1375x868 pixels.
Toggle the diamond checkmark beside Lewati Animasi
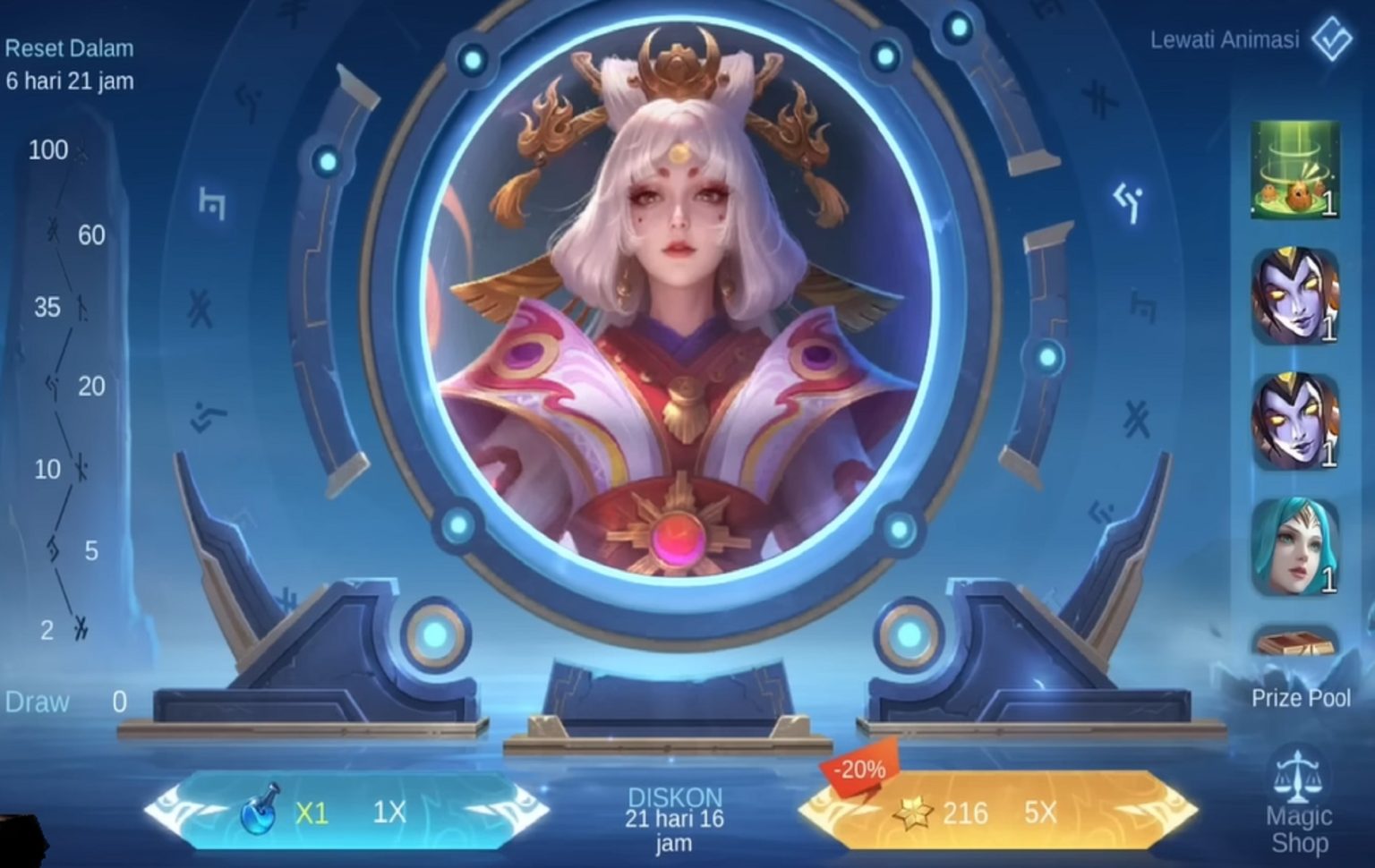tap(1331, 39)
